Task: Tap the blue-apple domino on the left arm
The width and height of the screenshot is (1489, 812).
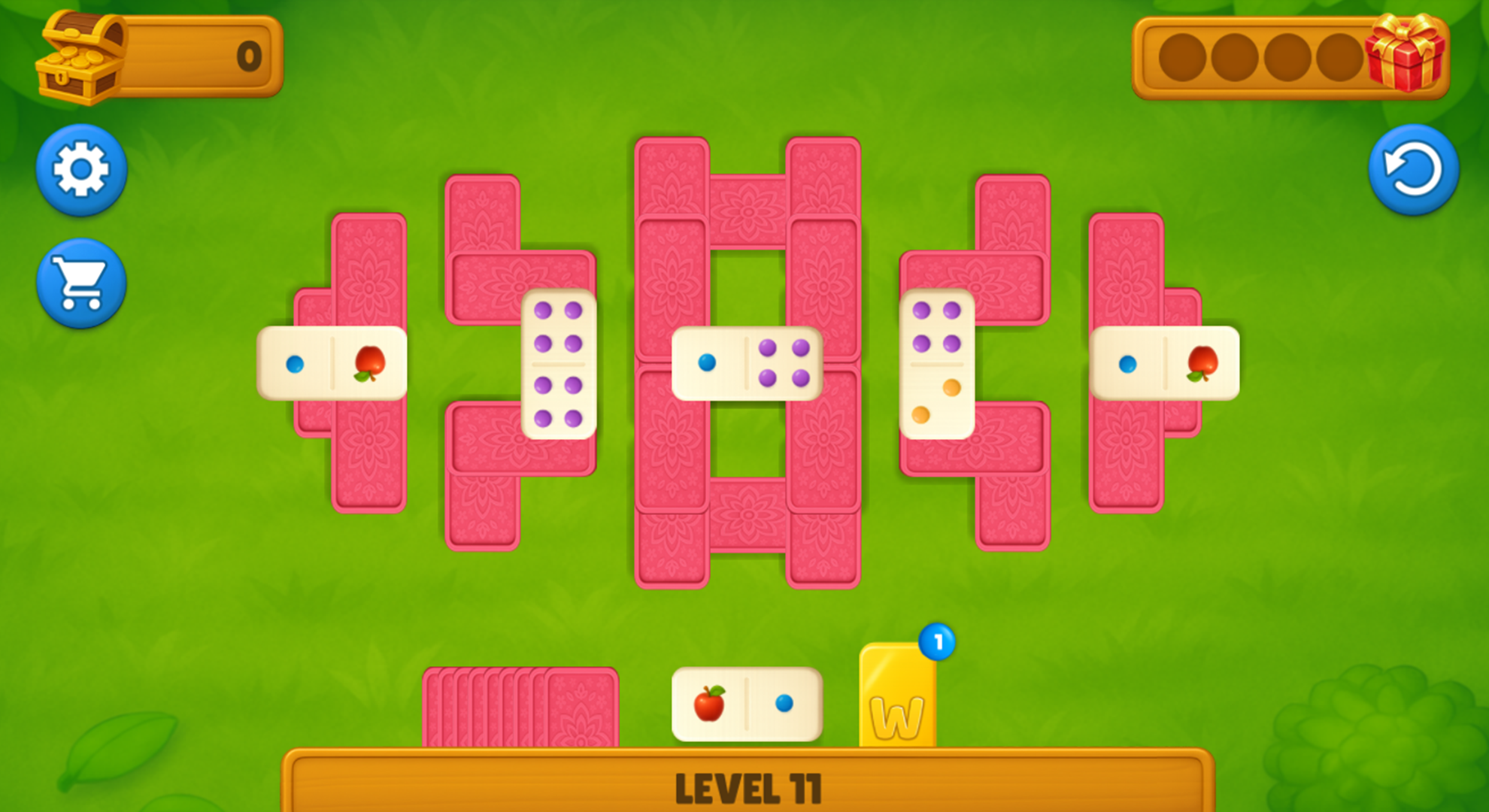Action: click(x=333, y=363)
